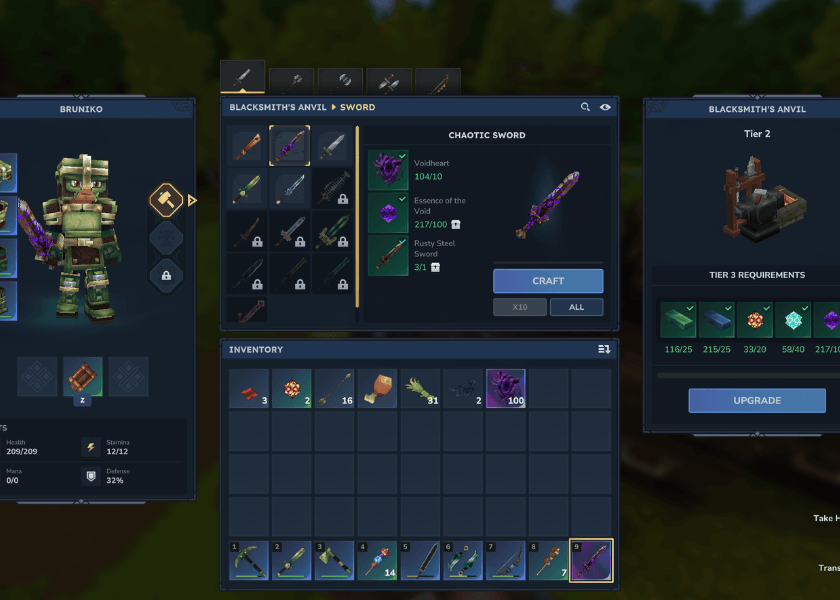Click the Rusty Steel Sword ingredient

(388, 255)
